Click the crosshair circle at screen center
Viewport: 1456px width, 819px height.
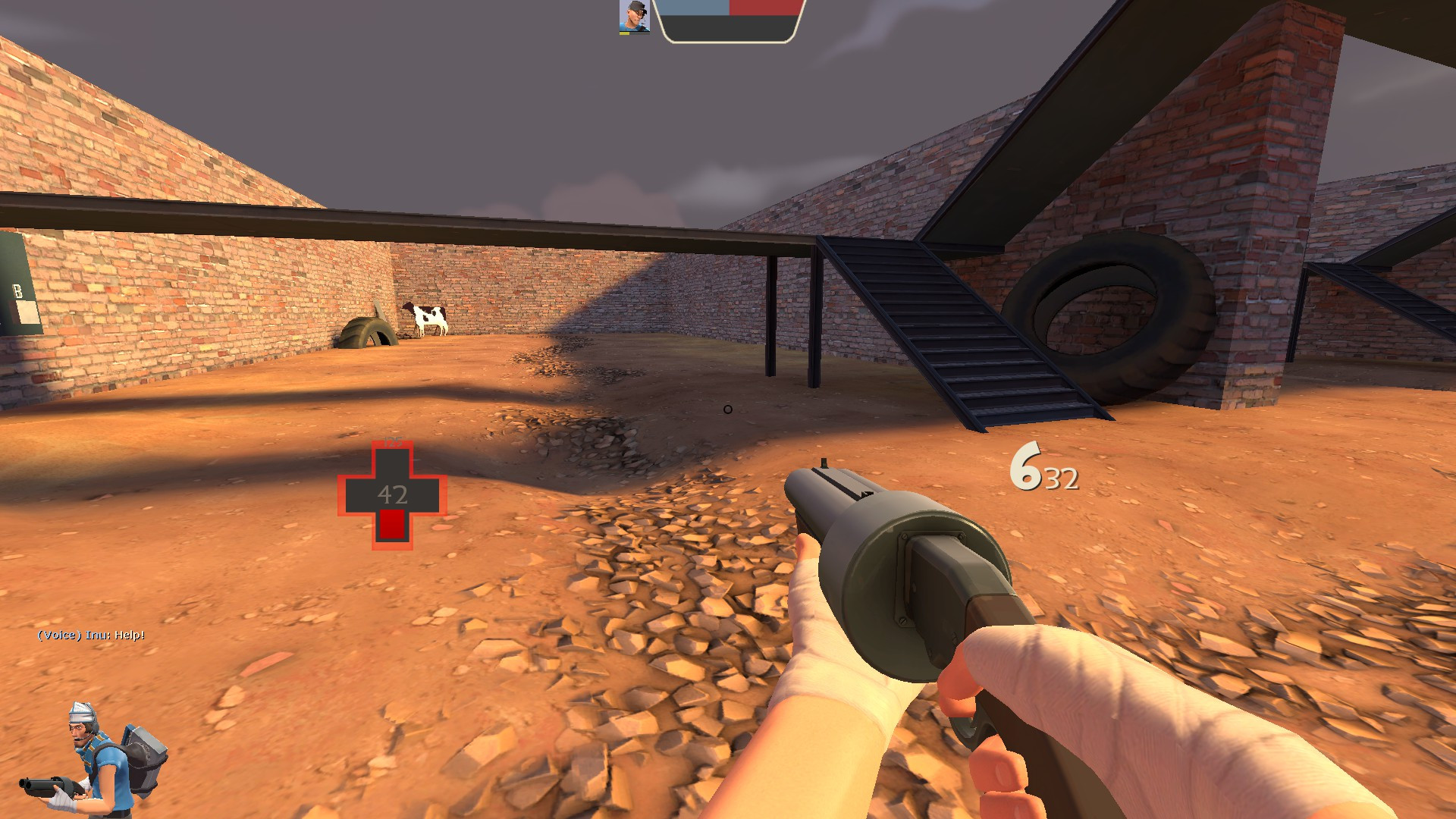coord(726,409)
